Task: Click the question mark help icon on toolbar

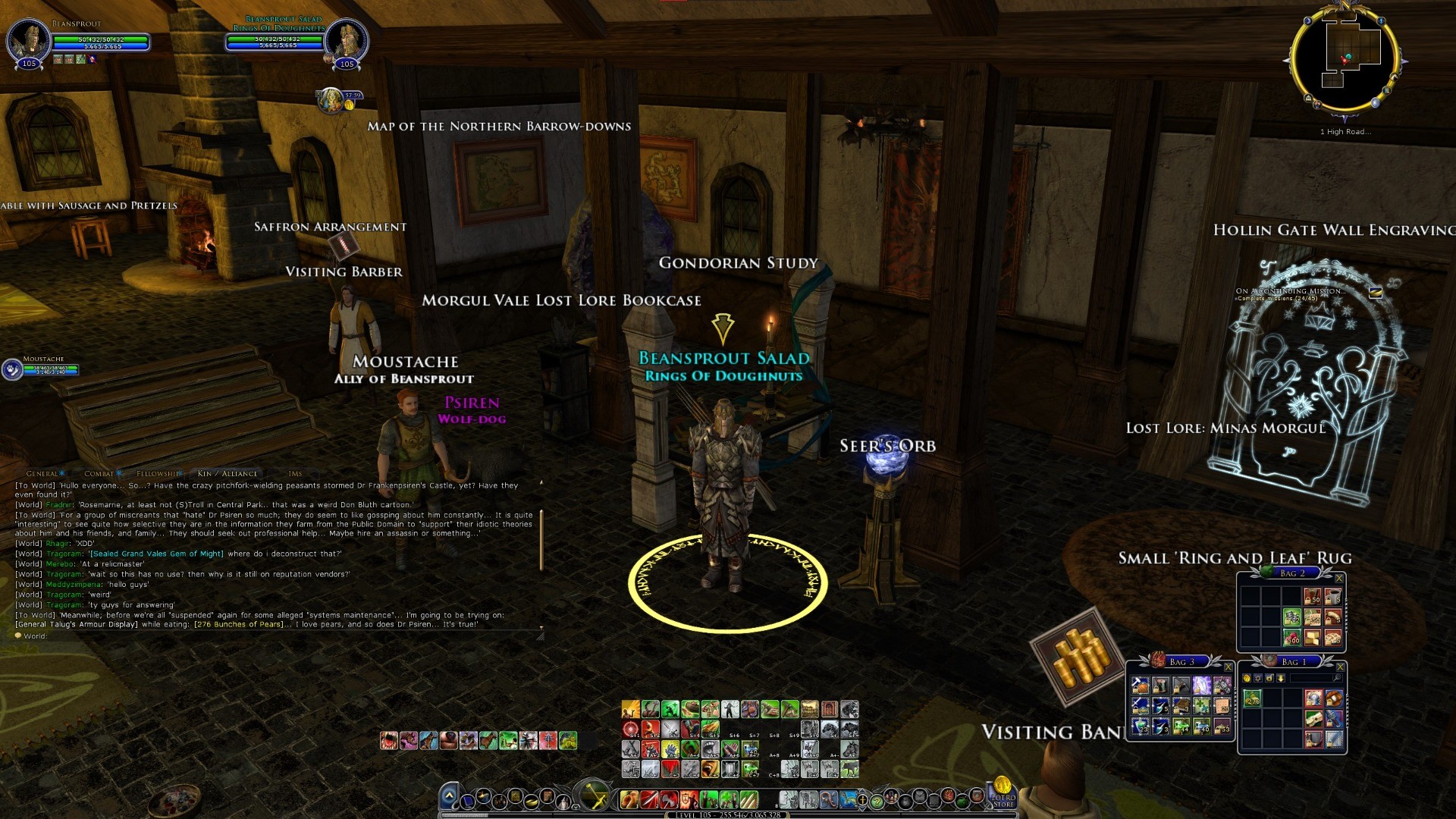Action: (x=877, y=800)
